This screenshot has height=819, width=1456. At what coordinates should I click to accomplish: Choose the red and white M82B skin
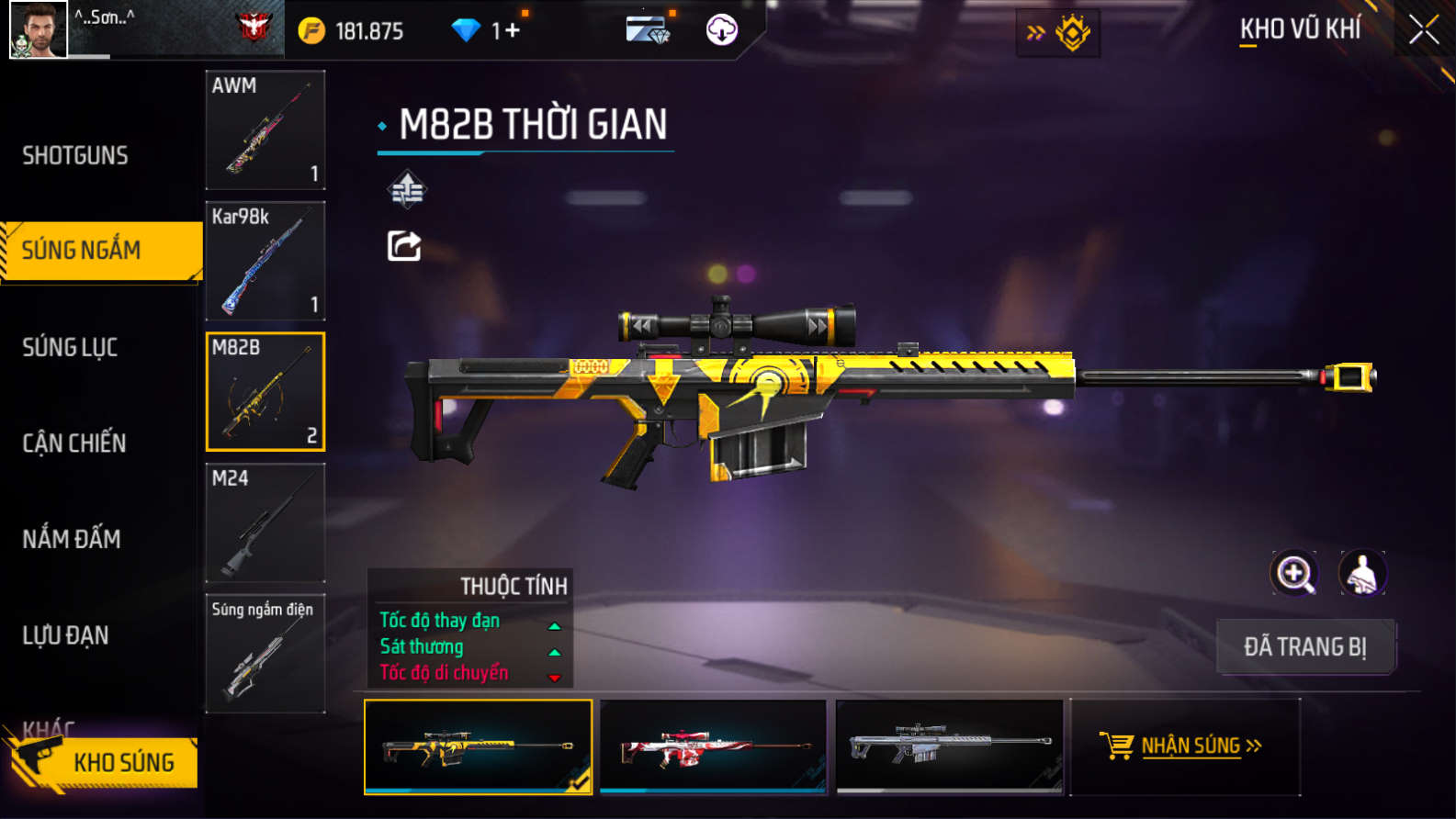click(x=713, y=746)
